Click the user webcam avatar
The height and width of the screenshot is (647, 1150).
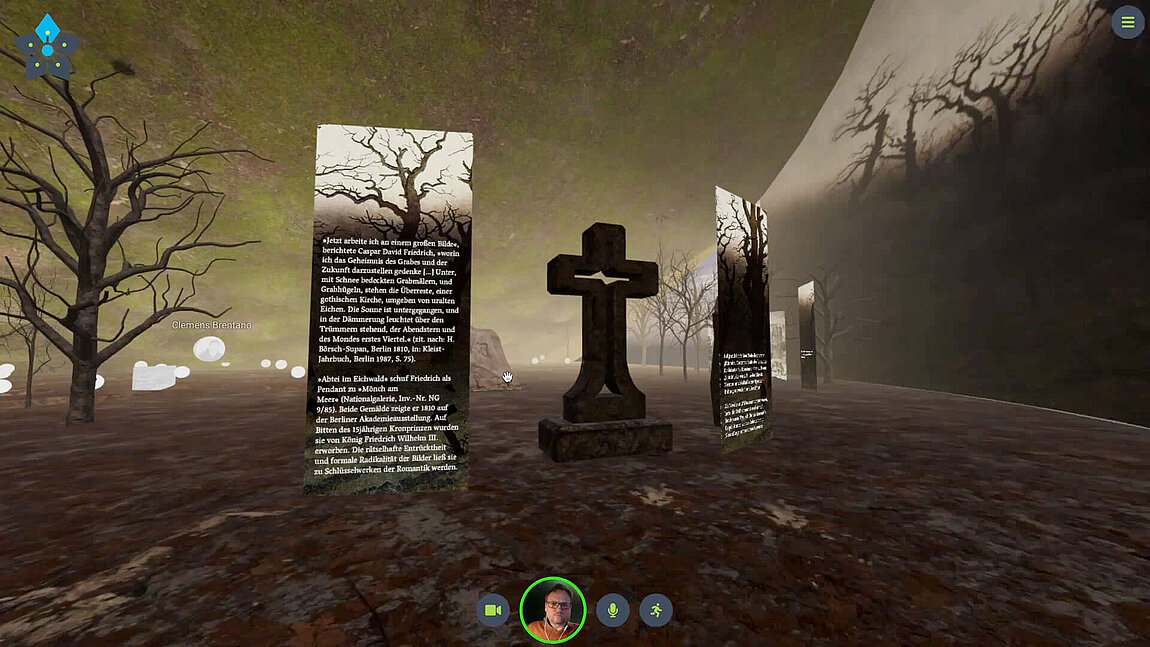point(552,610)
